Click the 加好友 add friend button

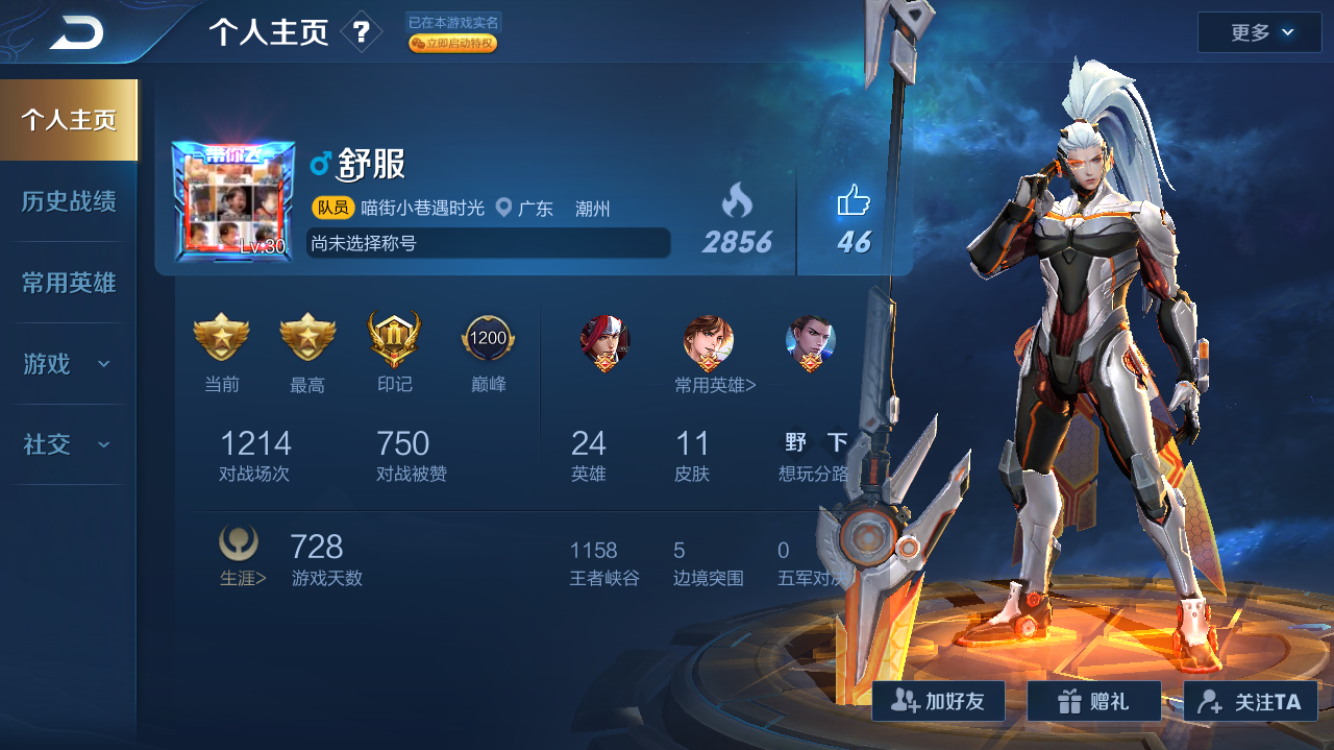click(936, 701)
